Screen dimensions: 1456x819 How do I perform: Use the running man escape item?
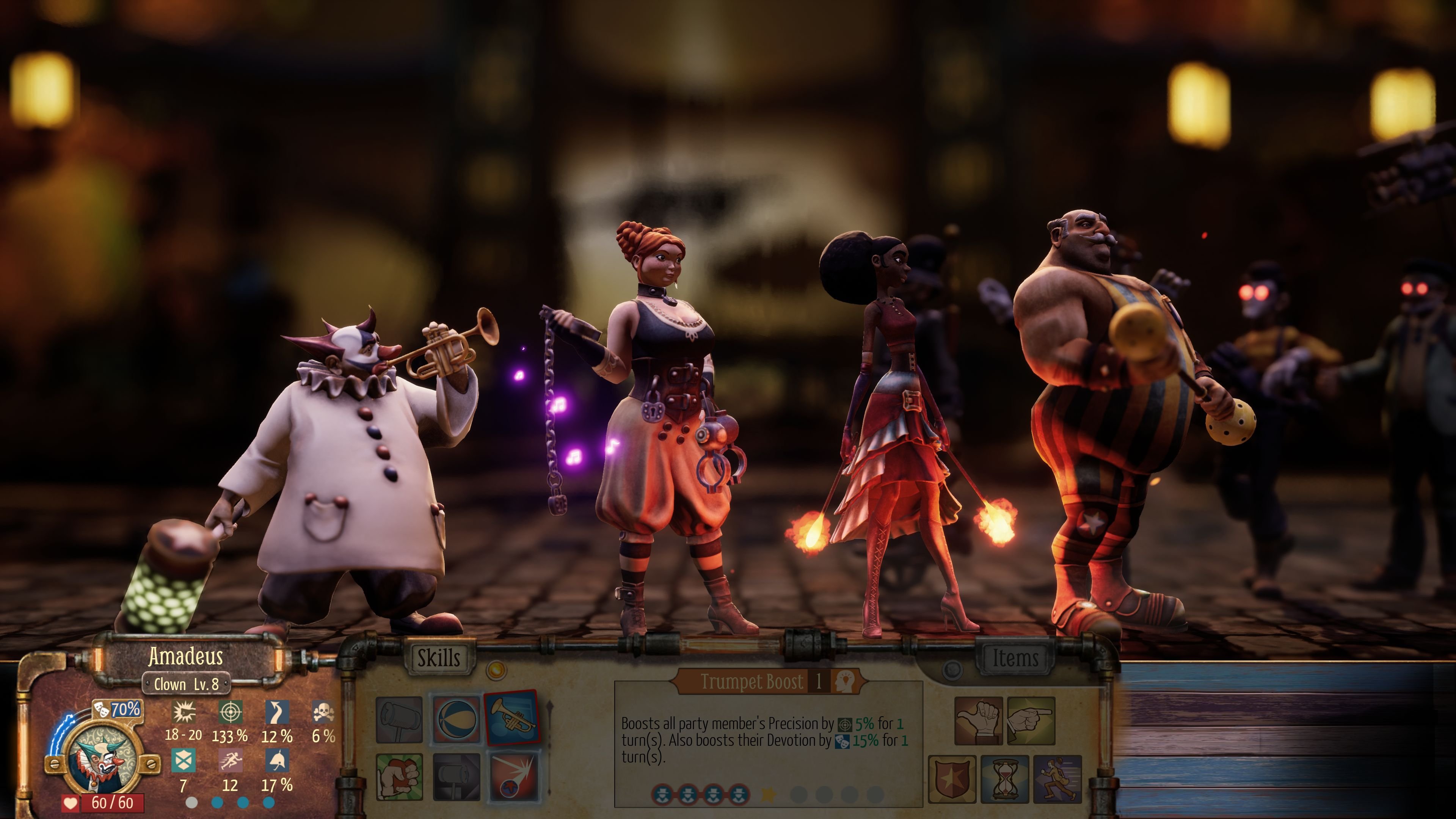(1058, 781)
